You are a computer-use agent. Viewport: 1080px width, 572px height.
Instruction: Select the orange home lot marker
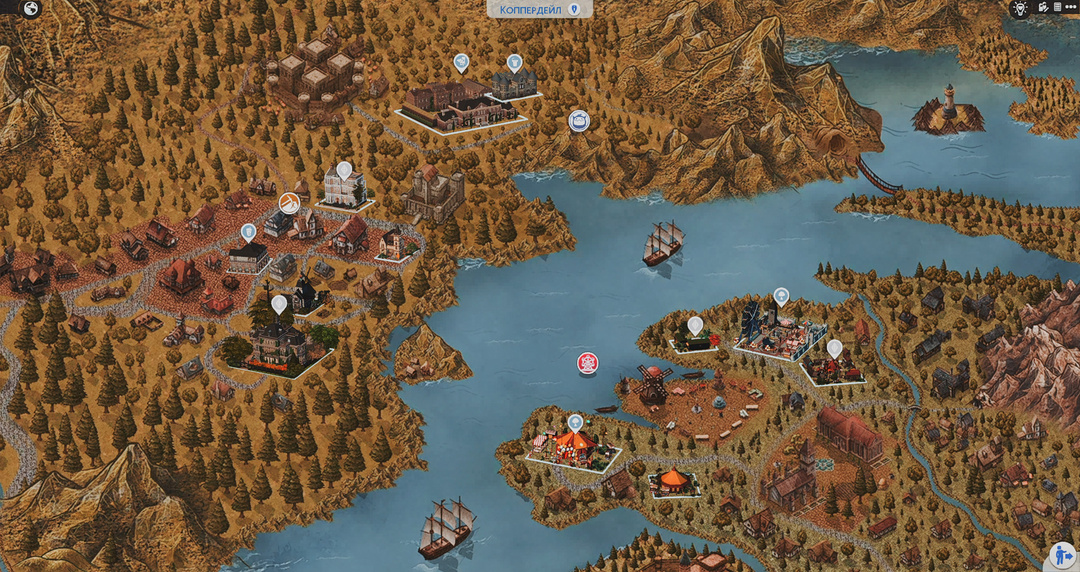(290, 204)
